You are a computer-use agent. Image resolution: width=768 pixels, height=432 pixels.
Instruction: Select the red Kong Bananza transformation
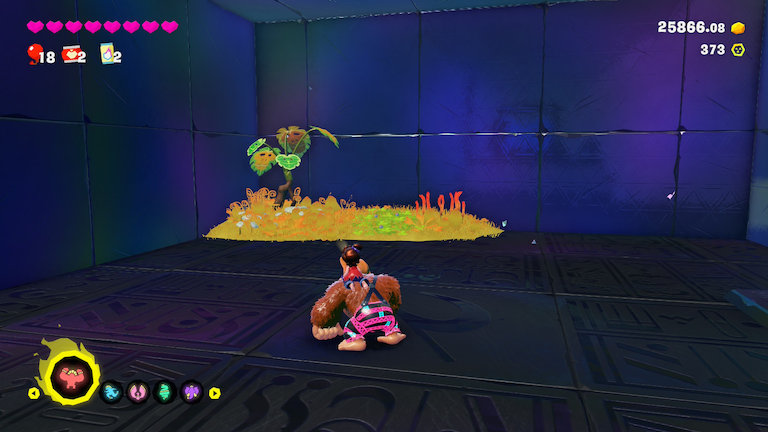[x=71, y=376]
